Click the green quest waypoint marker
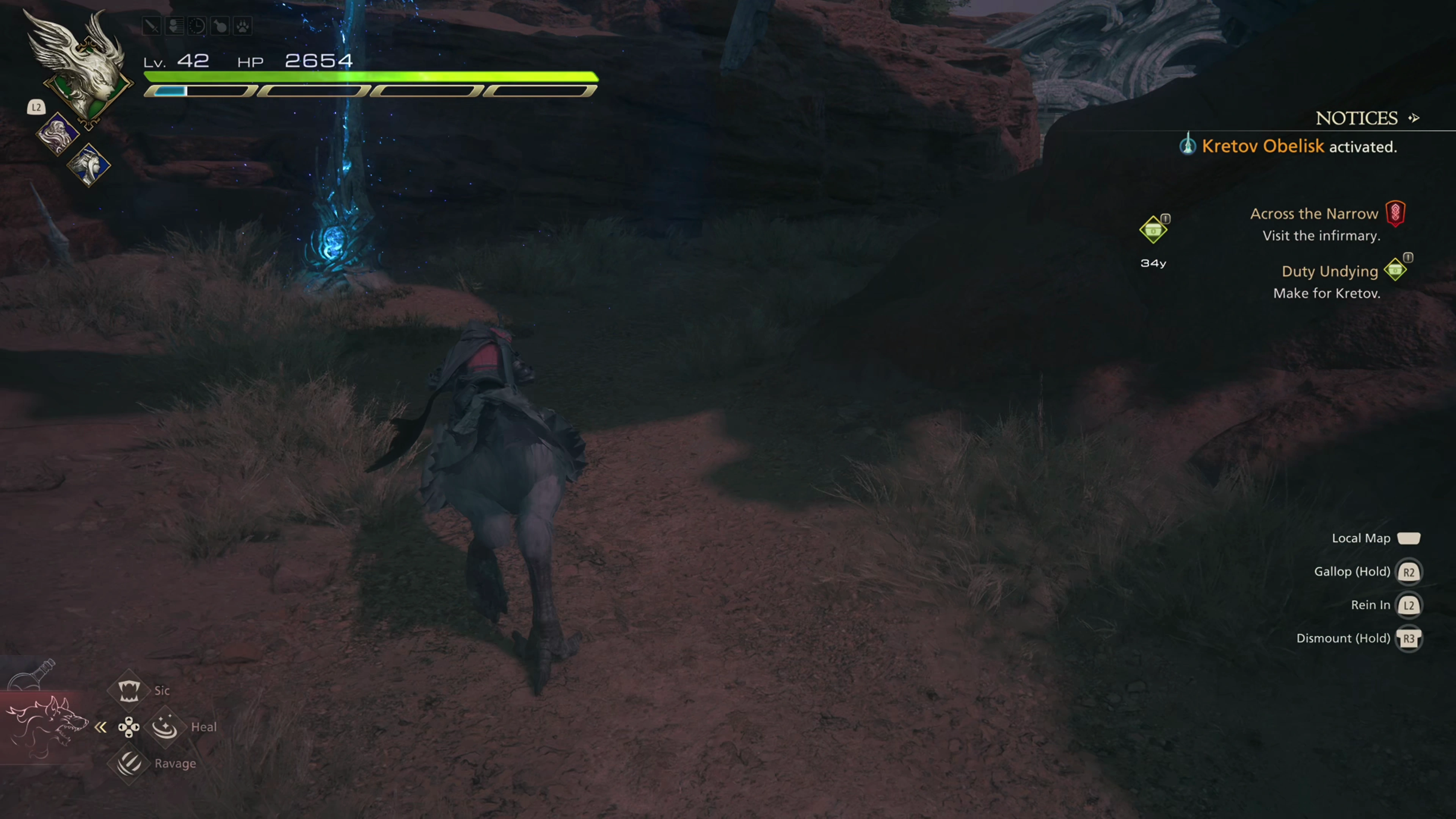 (1153, 230)
